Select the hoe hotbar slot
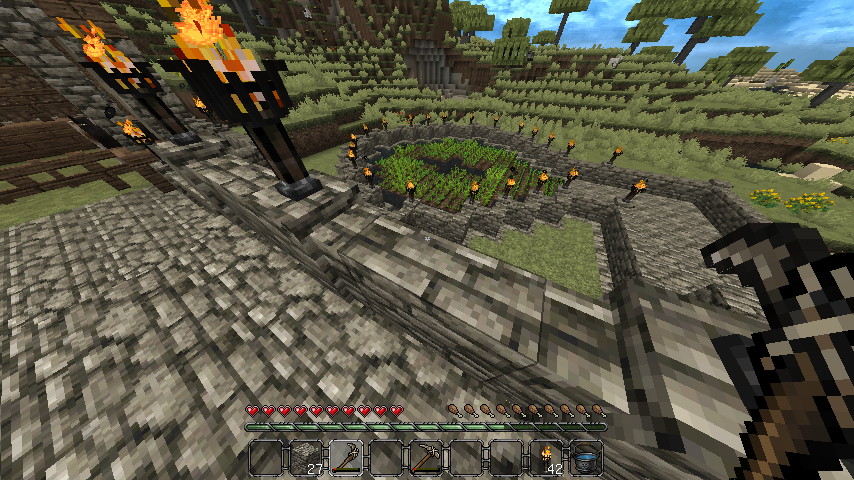This screenshot has height=480, width=854. (x=346, y=459)
